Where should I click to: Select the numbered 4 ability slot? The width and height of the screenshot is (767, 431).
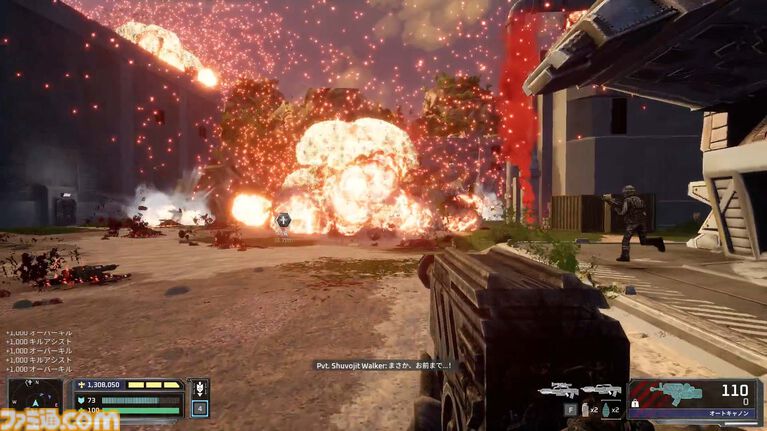click(199, 408)
